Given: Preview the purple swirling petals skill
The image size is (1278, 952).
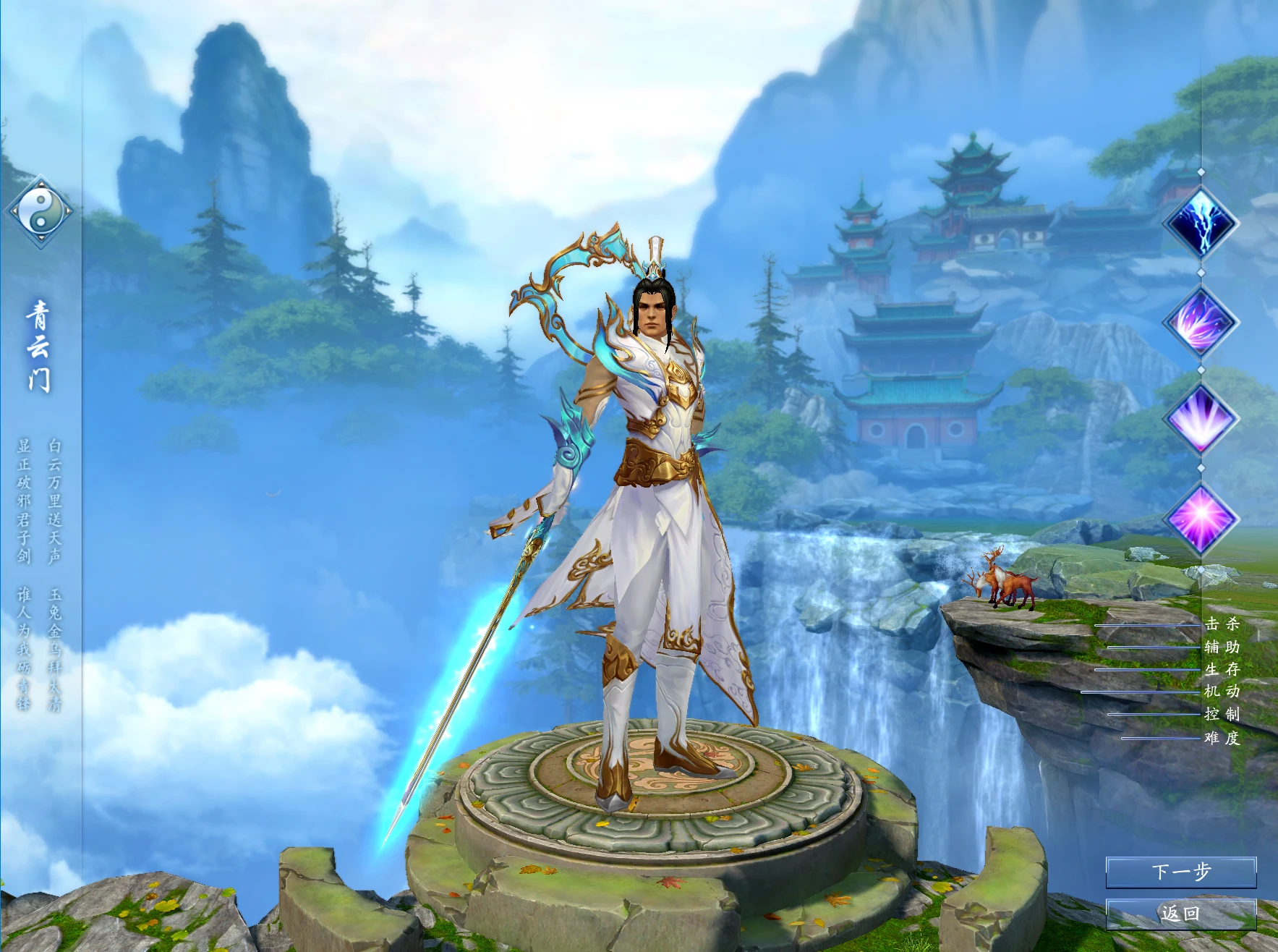Looking at the screenshot, I should pyautogui.click(x=1201, y=321).
